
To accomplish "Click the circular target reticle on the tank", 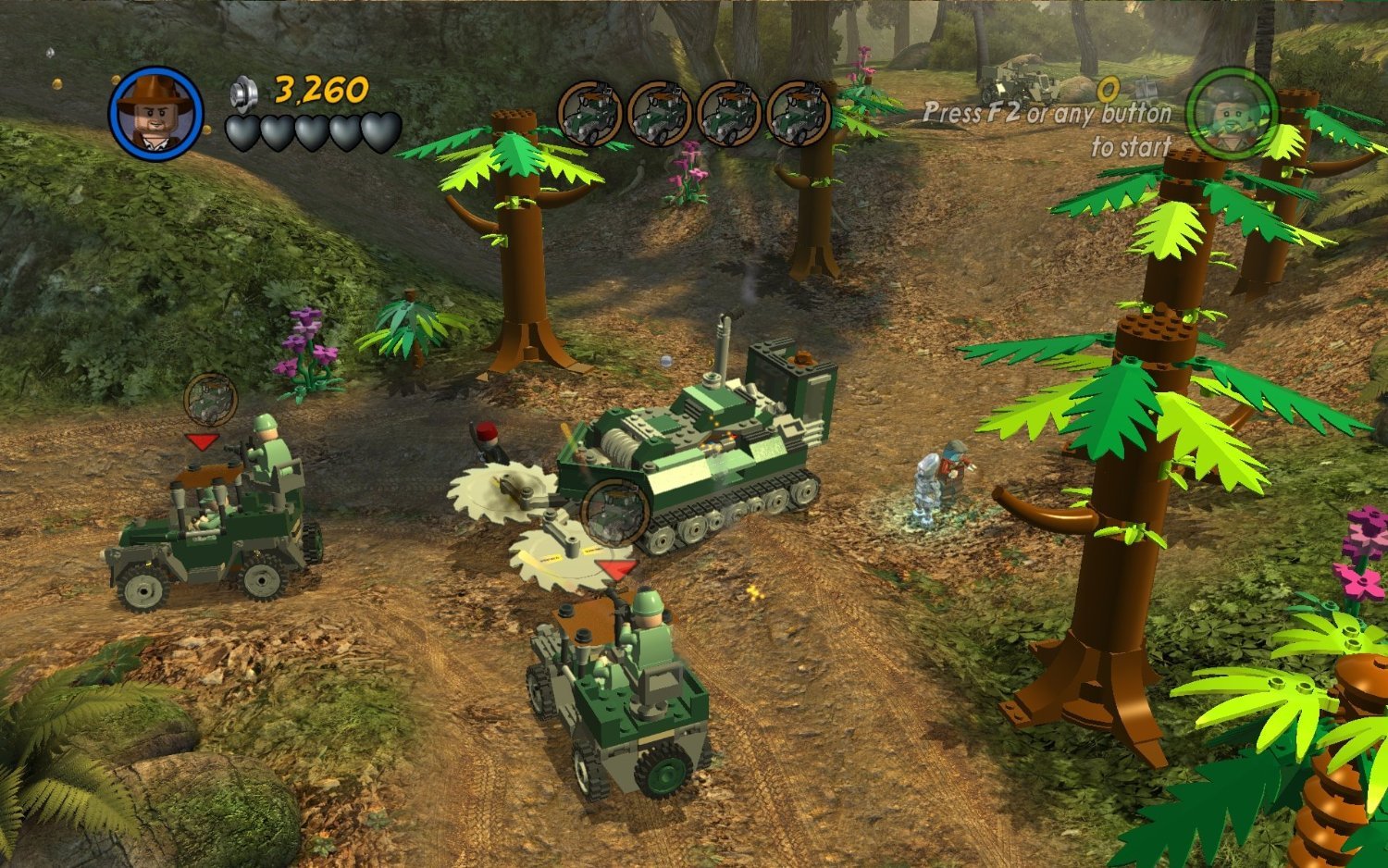I will click(x=613, y=511).
